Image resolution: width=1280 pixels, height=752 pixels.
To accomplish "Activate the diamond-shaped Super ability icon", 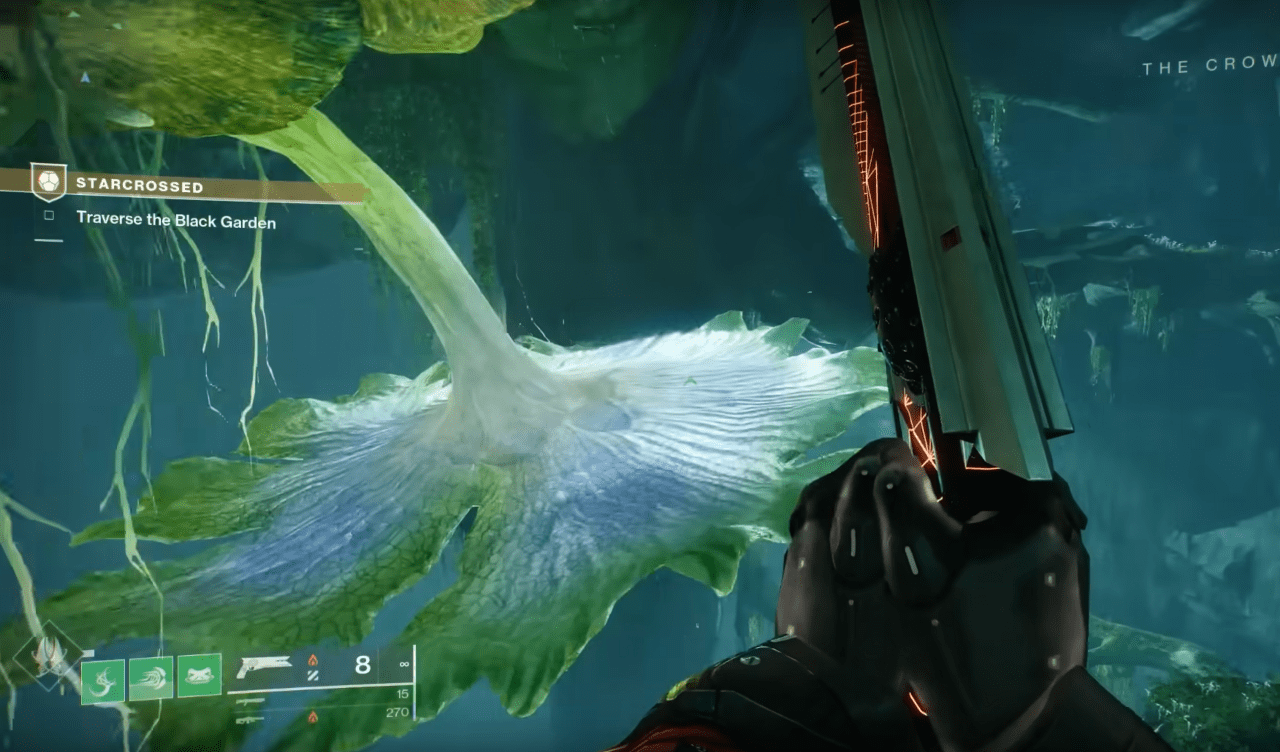I will click(x=47, y=656).
